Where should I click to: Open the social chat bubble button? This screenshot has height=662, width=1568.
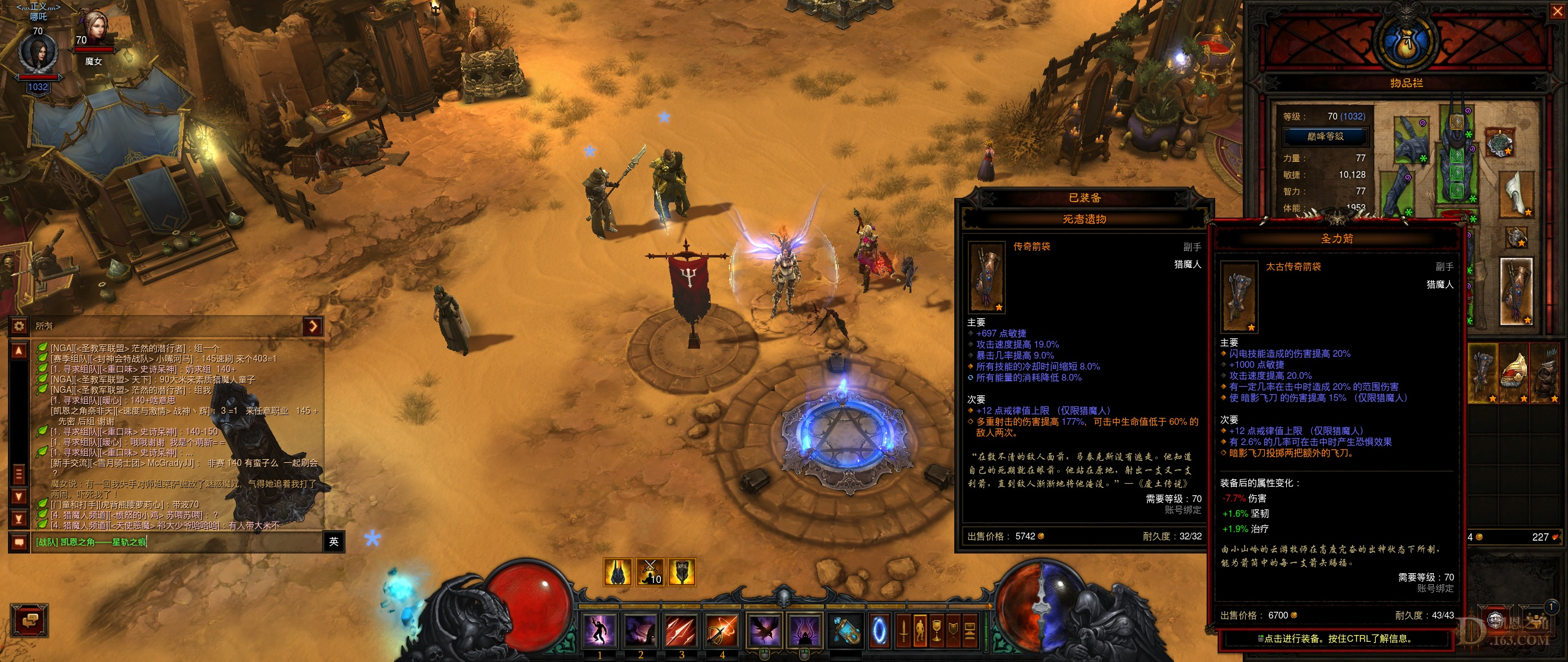point(29,622)
